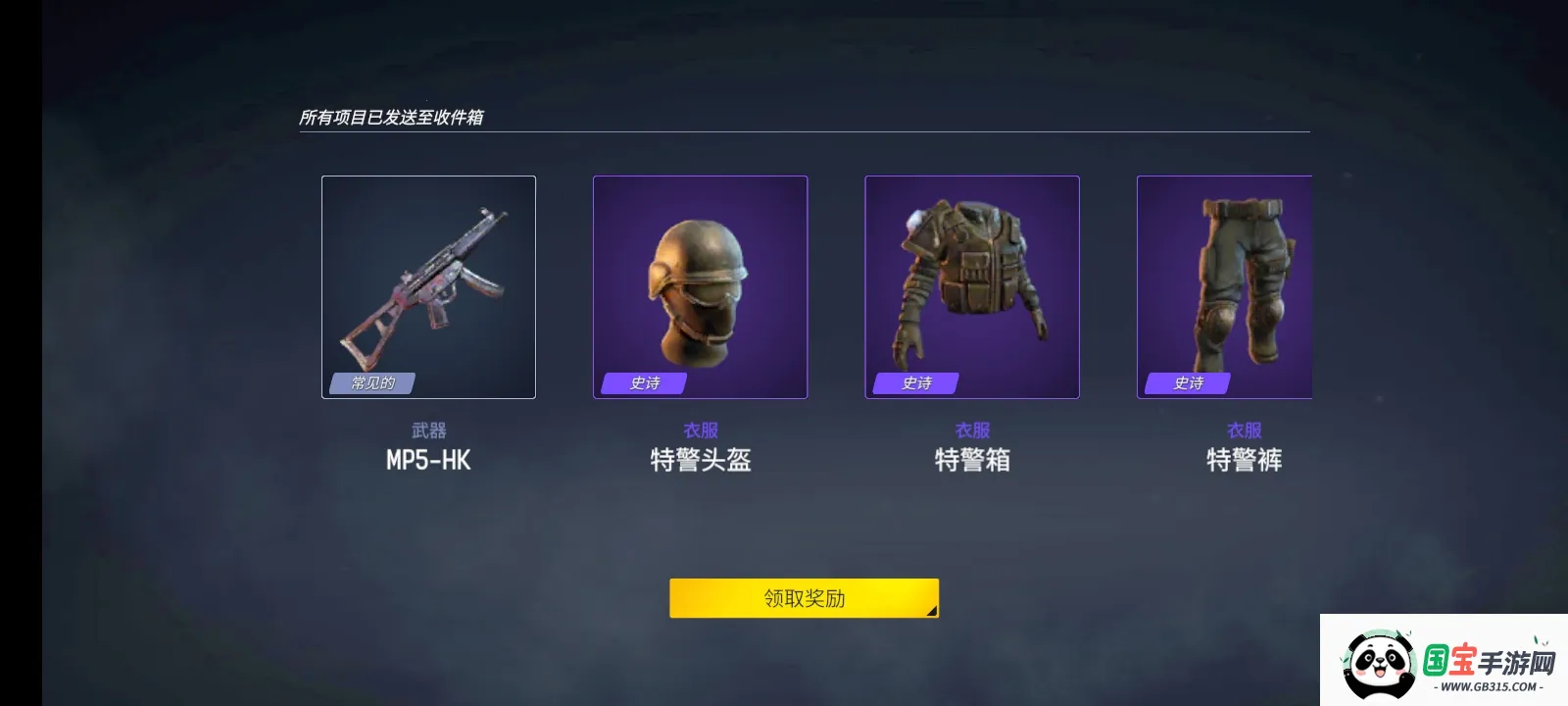
Task: Select the 衣服 label under the helmet
Action: [699, 429]
